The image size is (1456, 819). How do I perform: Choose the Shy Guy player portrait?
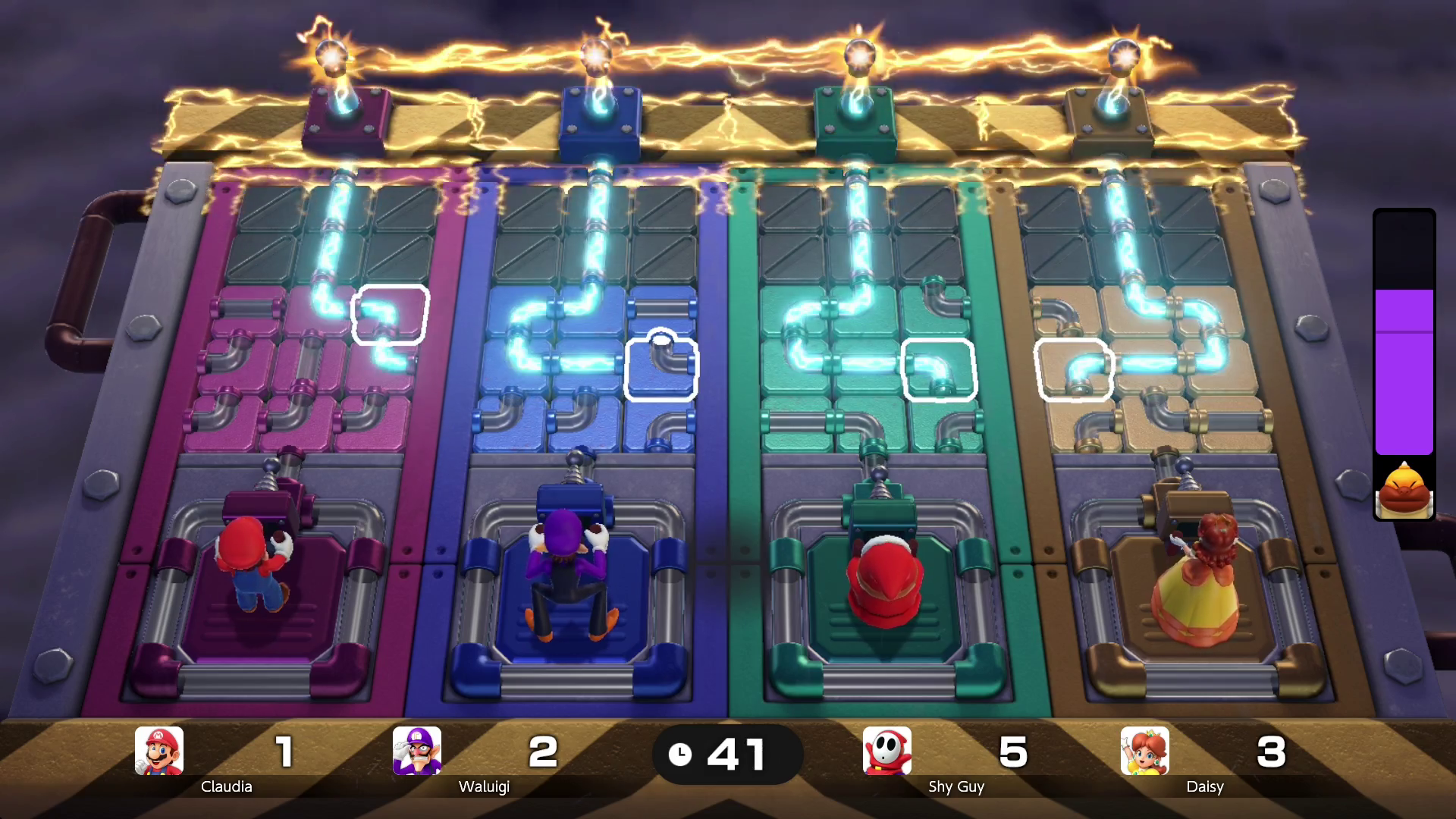[x=887, y=751]
